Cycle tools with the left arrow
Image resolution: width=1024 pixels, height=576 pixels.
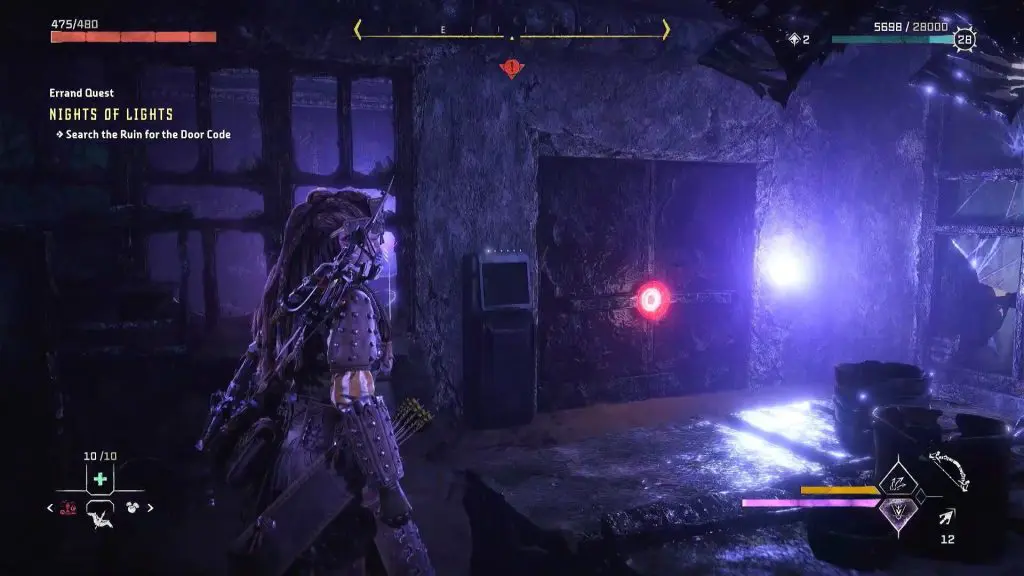click(51, 508)
